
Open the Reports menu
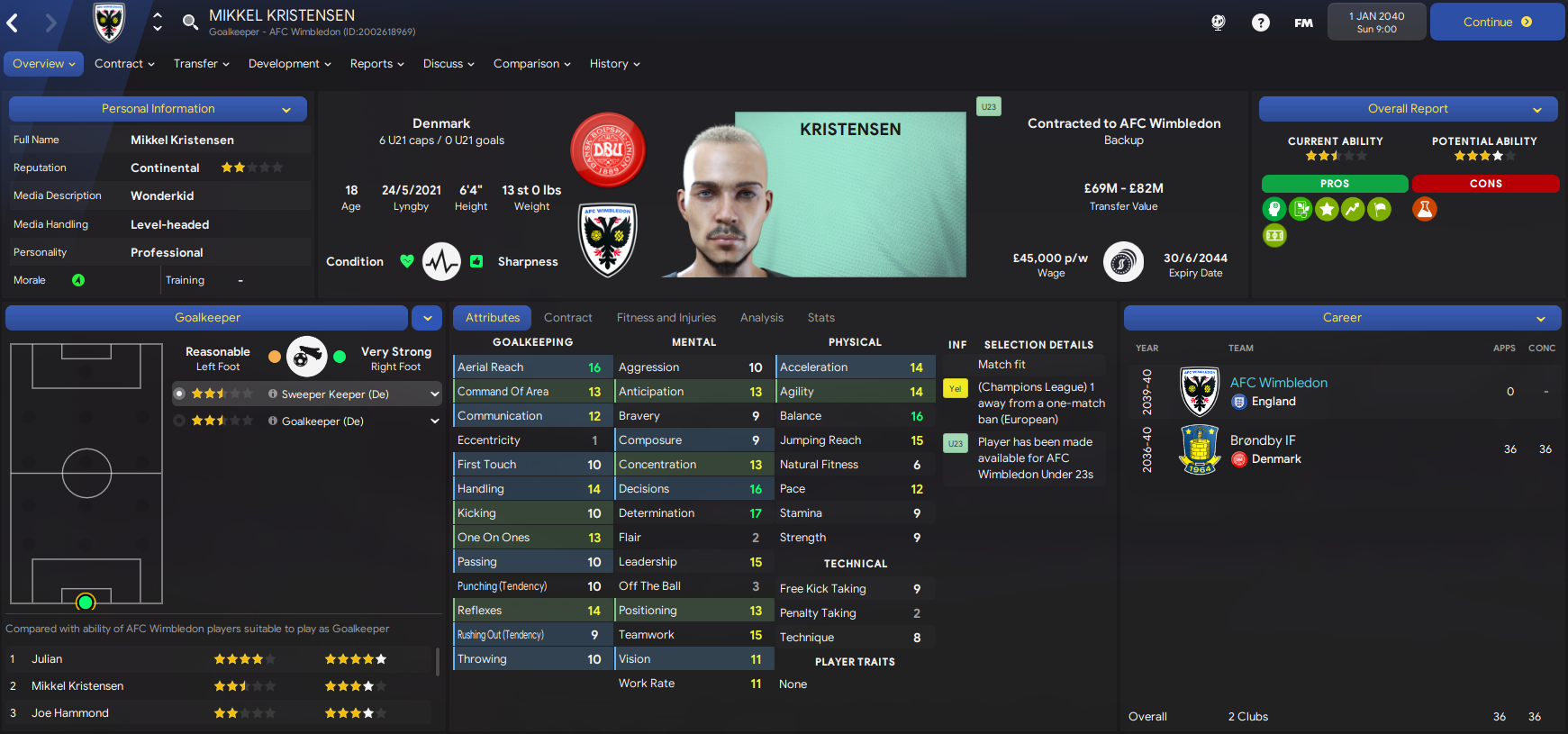tap(376, 64)
